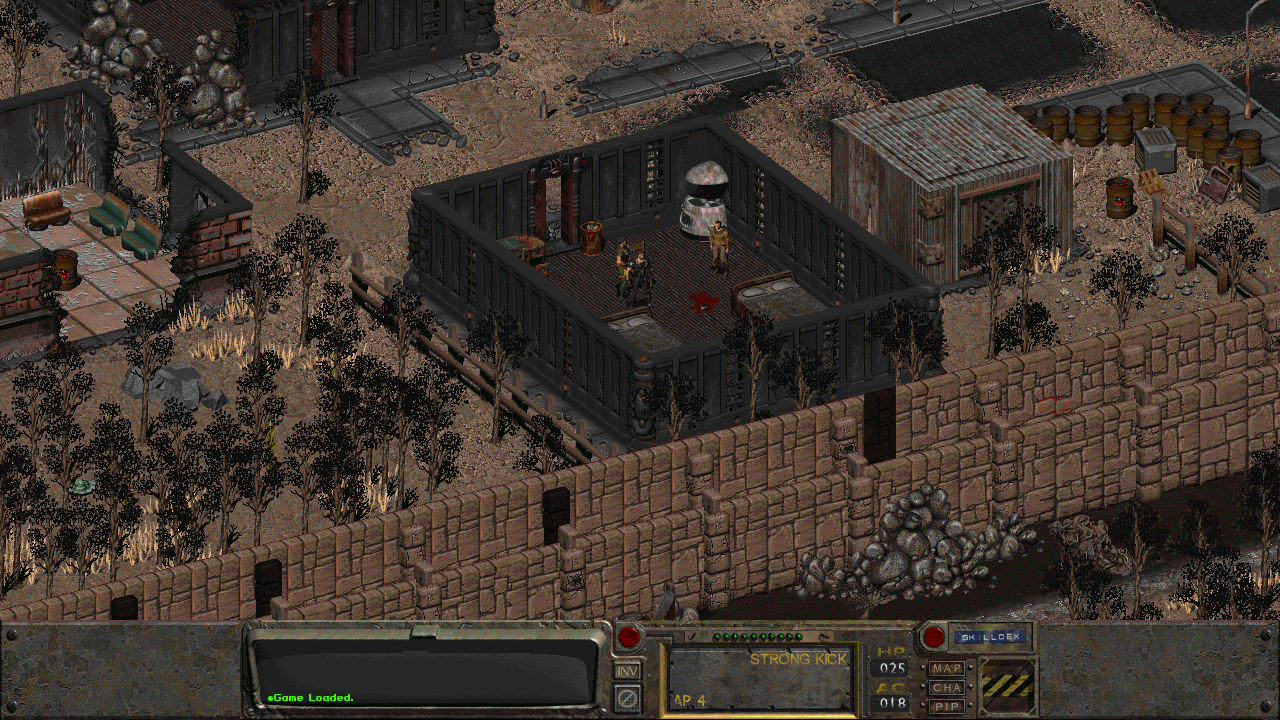Open the Pip-Boy with the PIP button
Viewport: 1280px width, 720px height.
[x=946, y=706]
